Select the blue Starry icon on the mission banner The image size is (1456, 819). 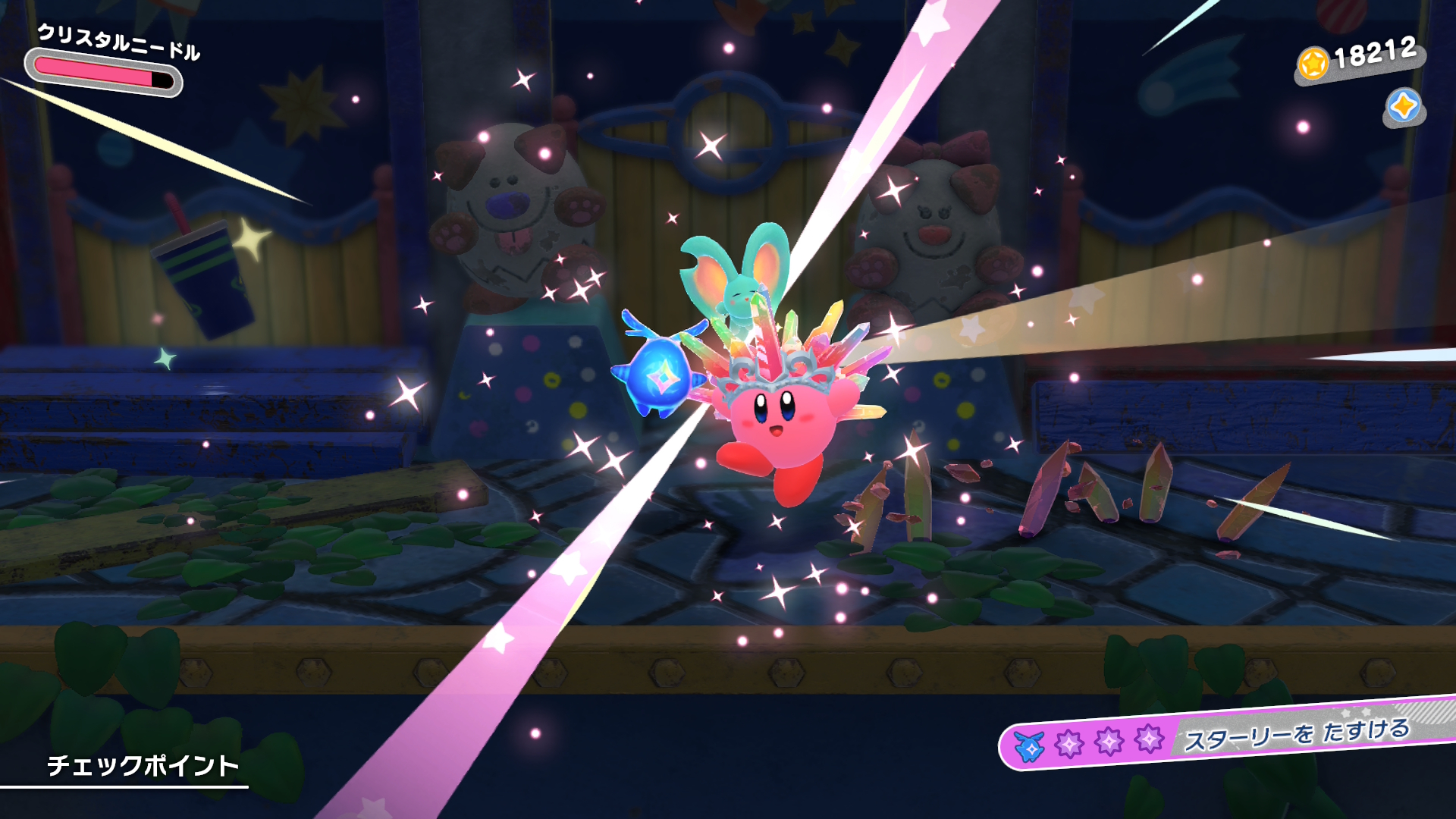tap(1030, 747)
